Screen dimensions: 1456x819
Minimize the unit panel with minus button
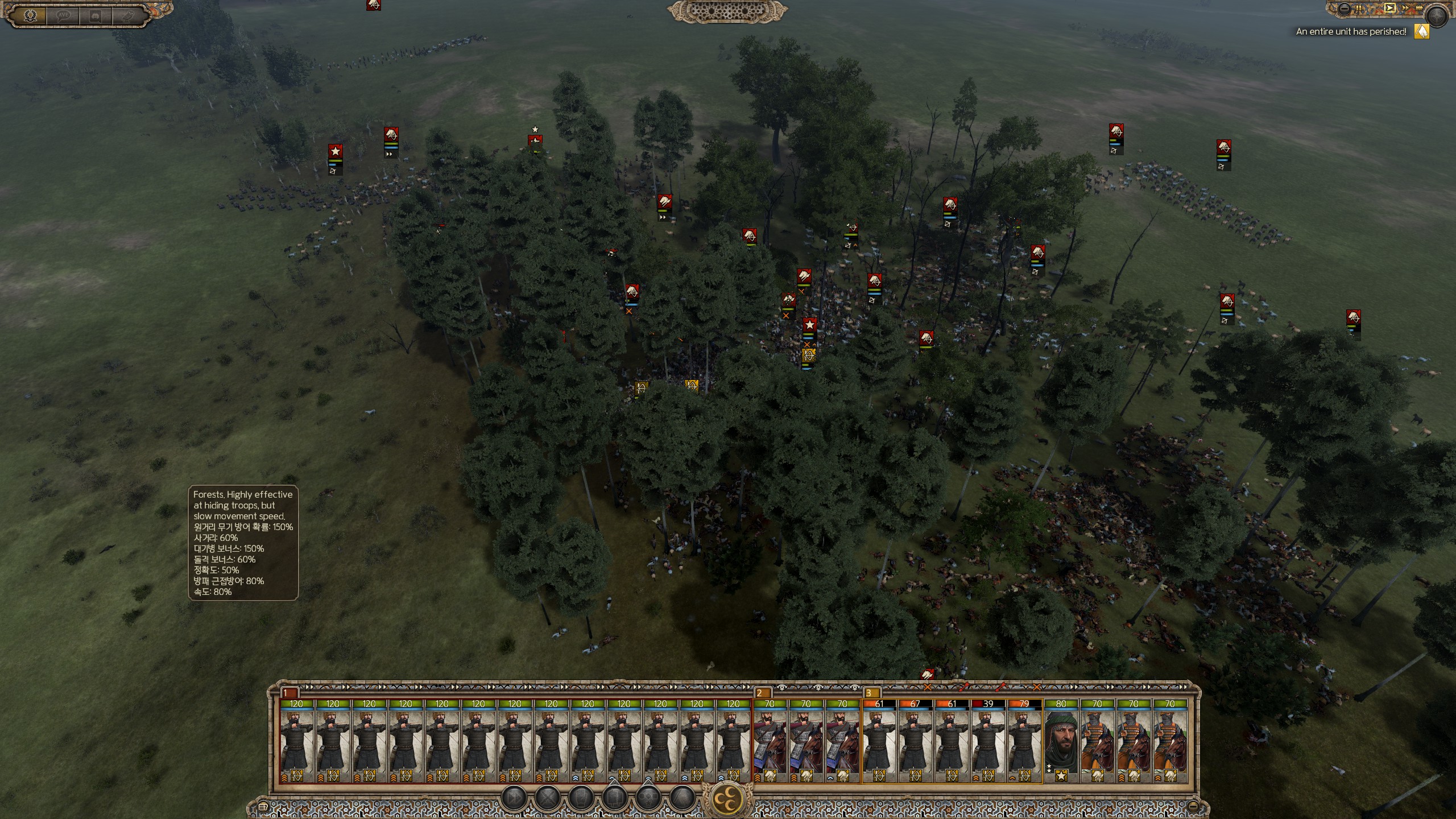[1193, 806]
